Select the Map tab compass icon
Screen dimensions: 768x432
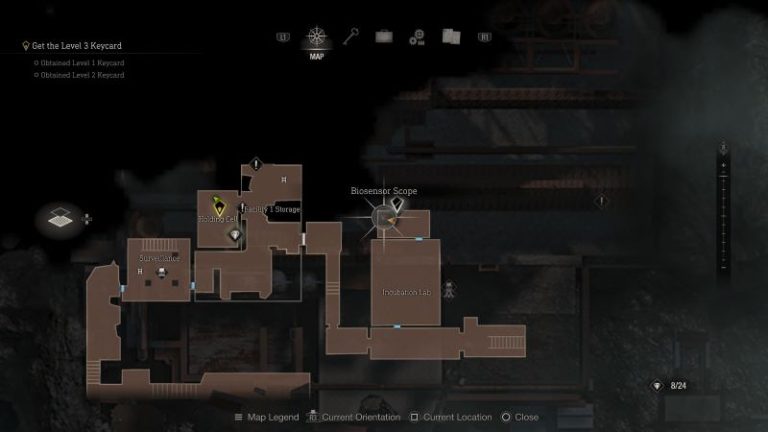[317, 37]
